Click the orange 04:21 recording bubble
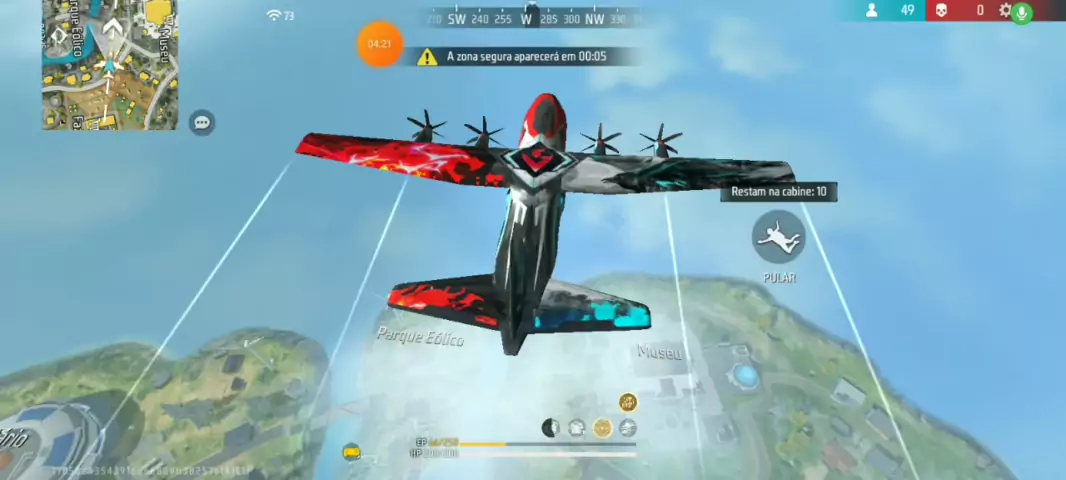The height and width of the screenshot is (480, 1066). [379, 44]
